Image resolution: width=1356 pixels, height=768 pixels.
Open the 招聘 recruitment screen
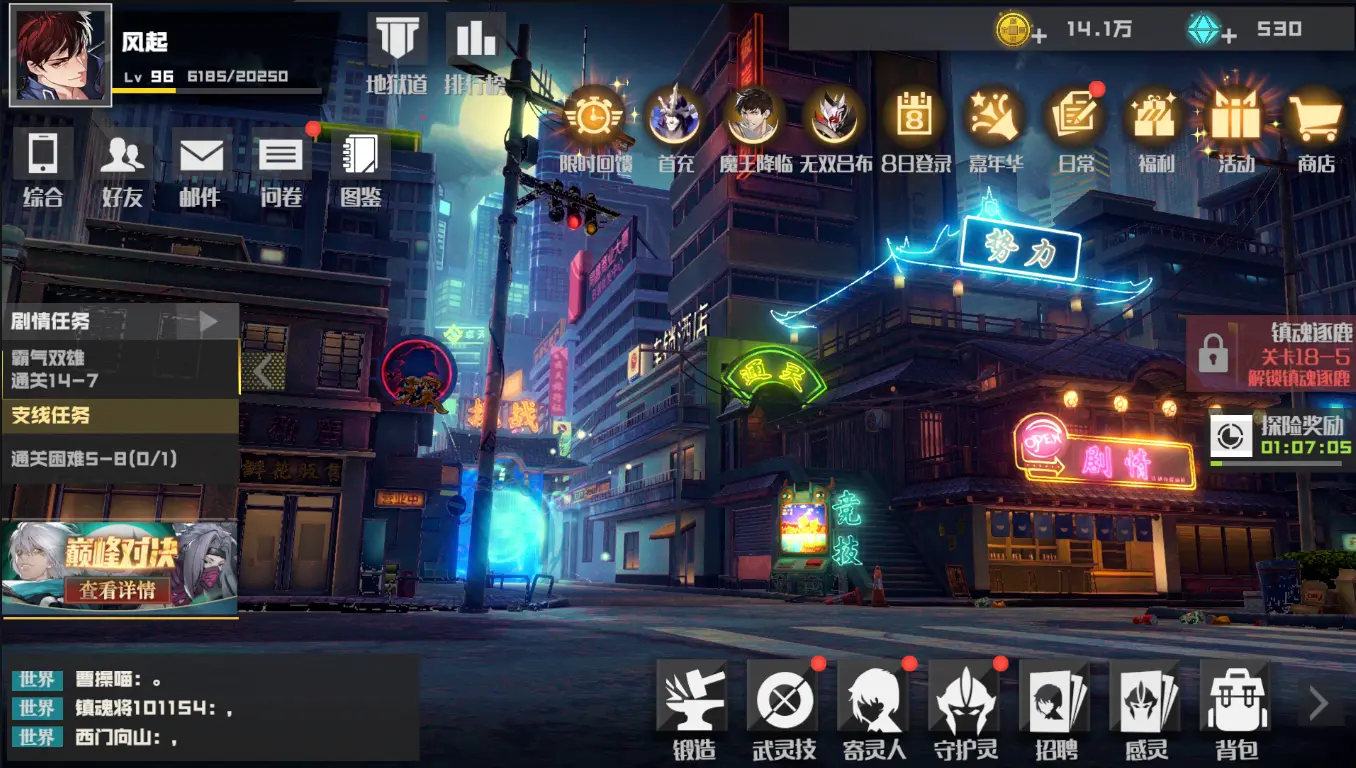point(1054,705)
